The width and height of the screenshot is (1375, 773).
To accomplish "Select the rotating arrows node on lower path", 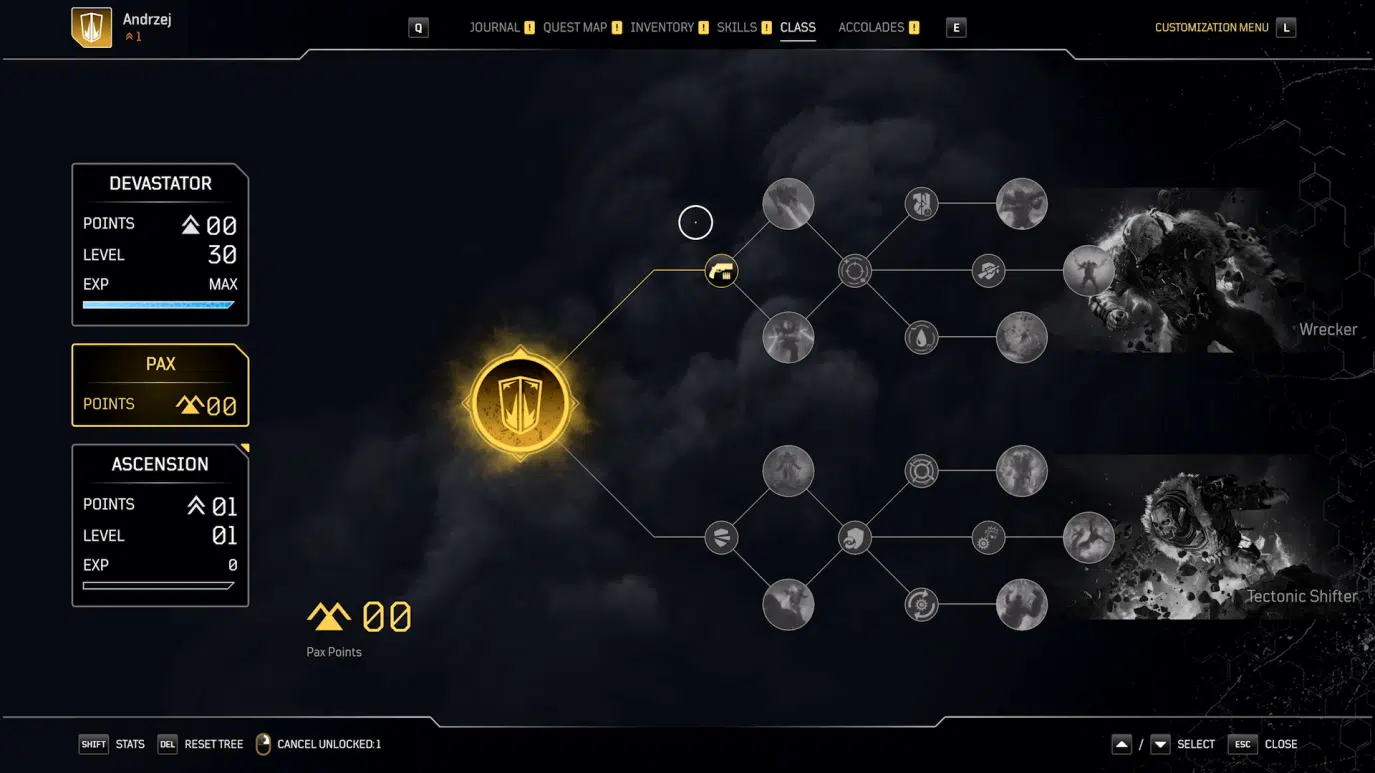I will (x=921, y=604).
